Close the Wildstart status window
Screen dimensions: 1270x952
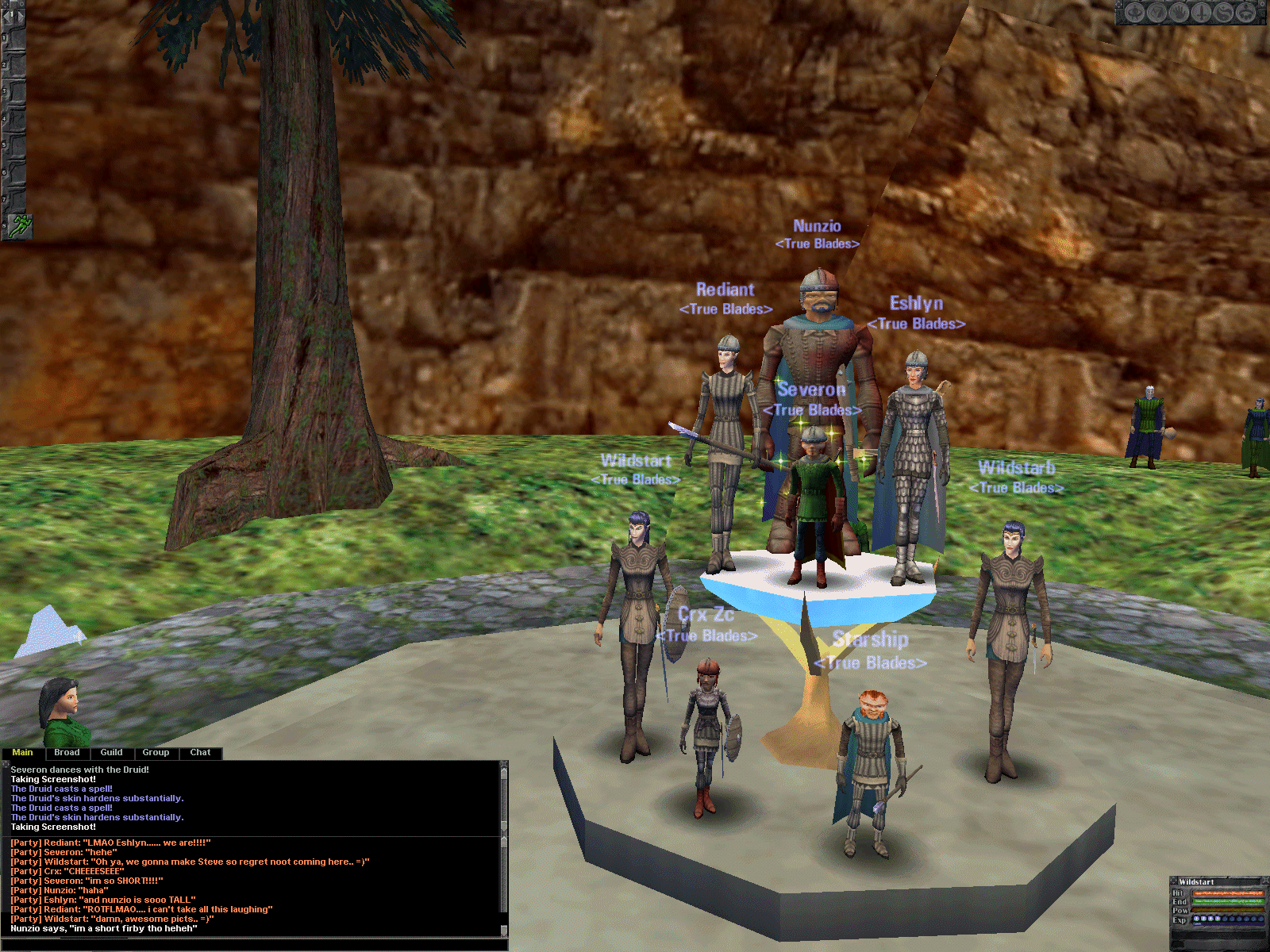(x=1265, y=880)
